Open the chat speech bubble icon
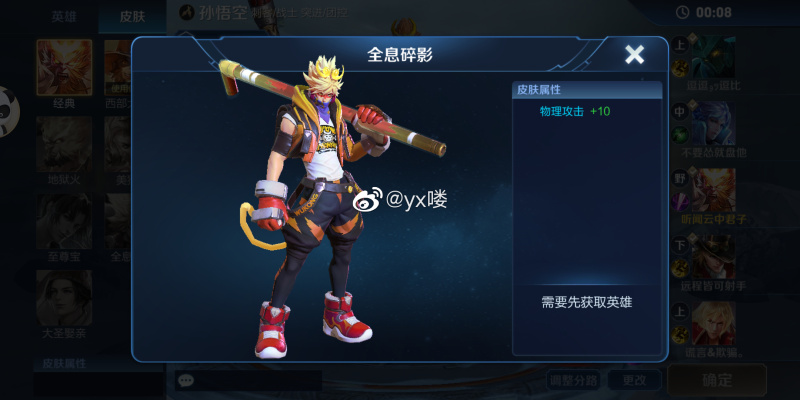The height and width of the screenshot is (400, 800). point(185,380)
